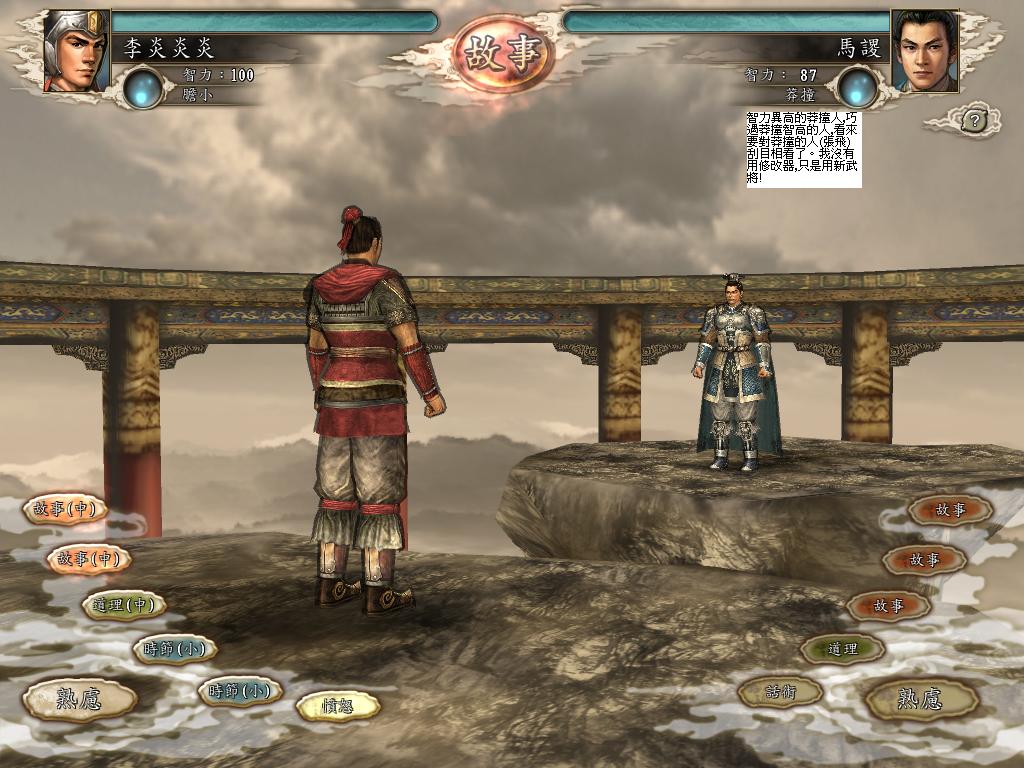Use the yellow 憤怒 card
1024x768 pixels.
338,706
